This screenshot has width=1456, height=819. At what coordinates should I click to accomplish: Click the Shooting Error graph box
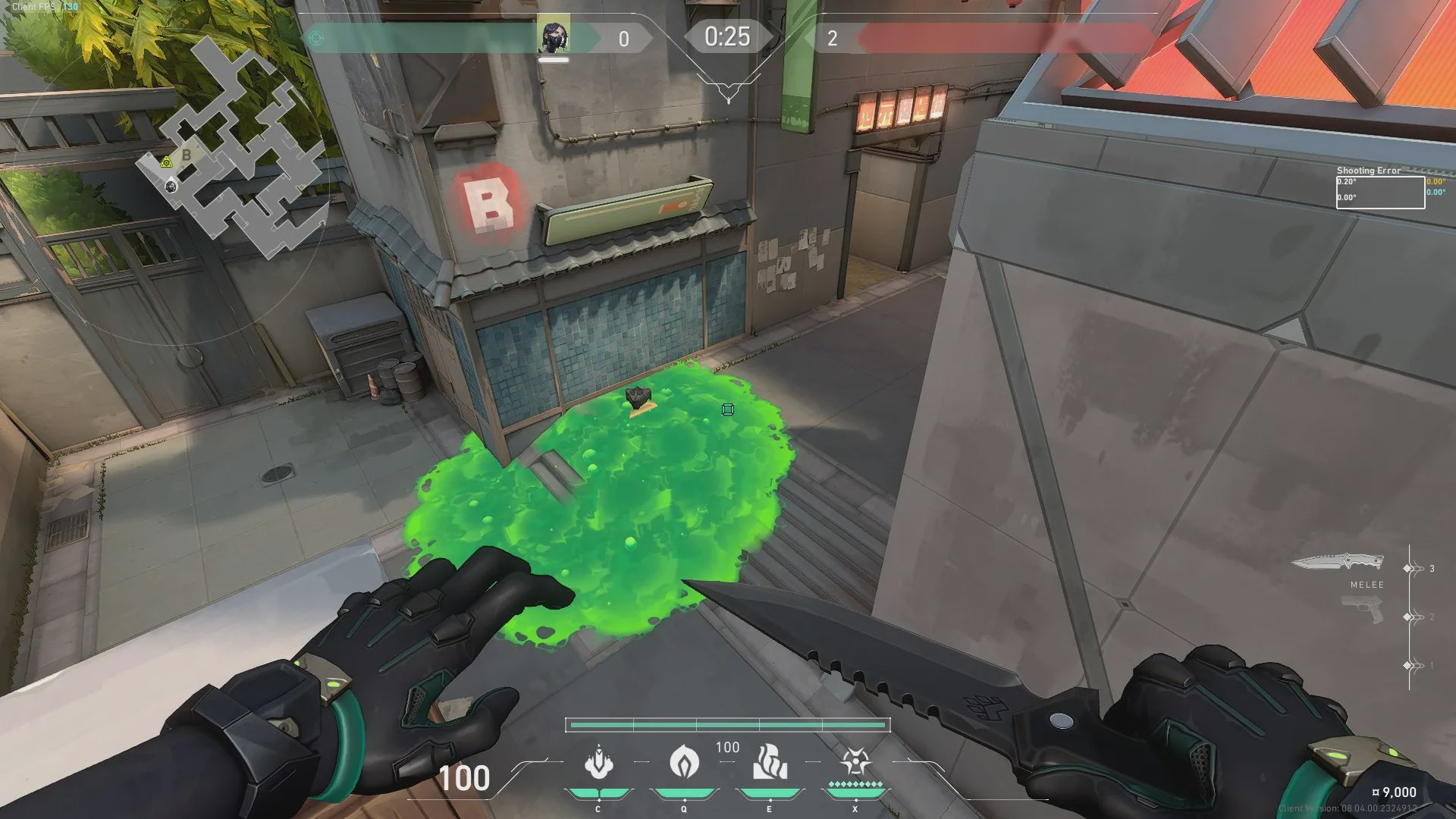tap(1379, 192)
